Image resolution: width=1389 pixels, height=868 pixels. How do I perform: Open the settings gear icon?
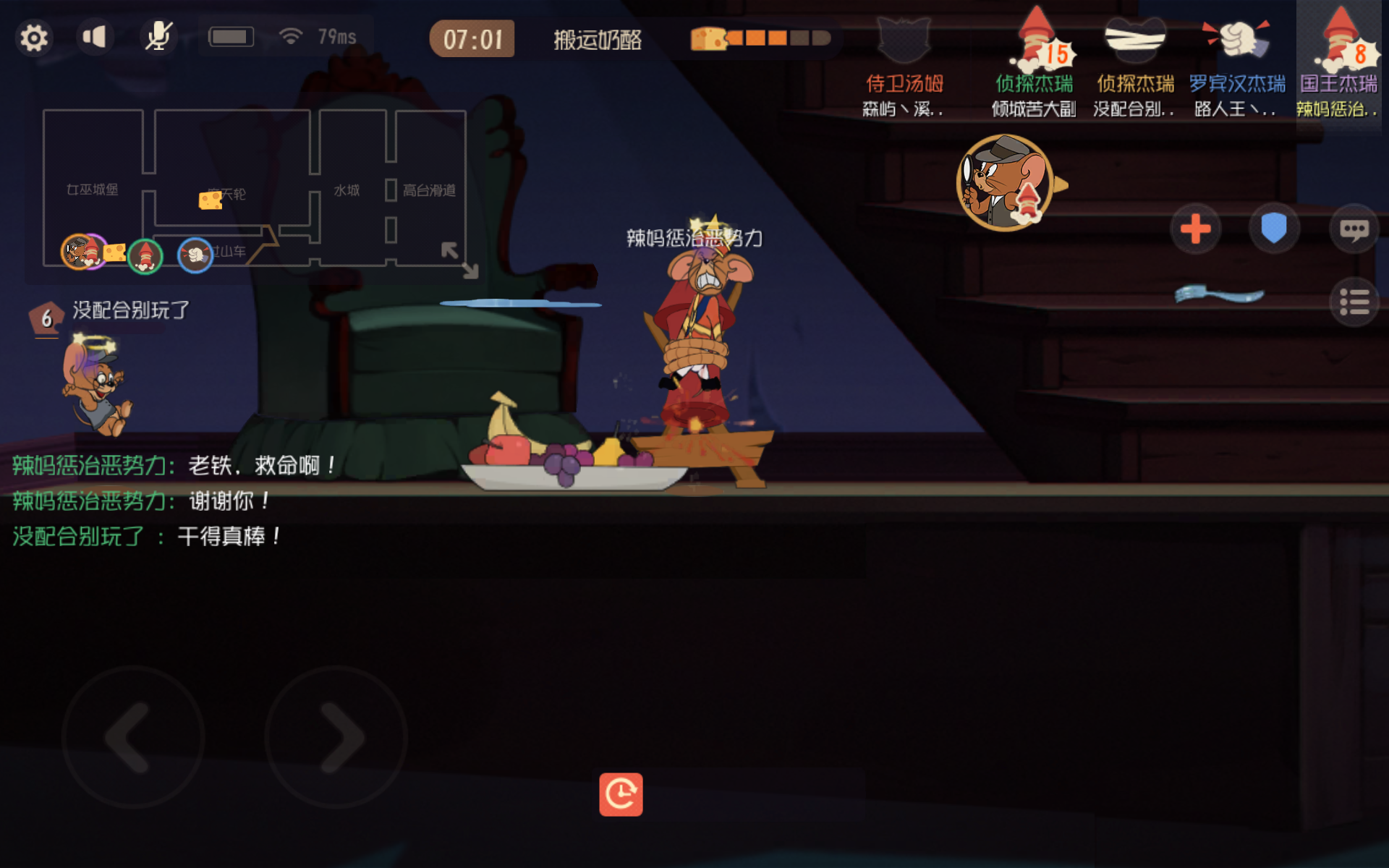tap(34, 36)
